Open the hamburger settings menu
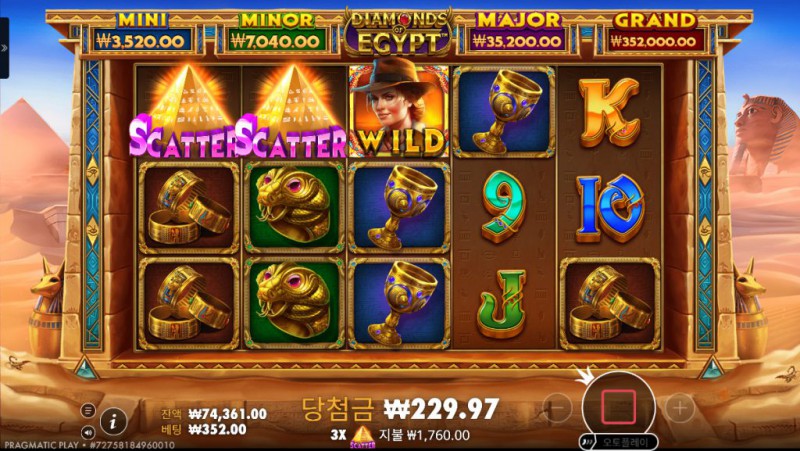Image resolution: width=800 pixels, height=451 pixels. pyautogui.click(x=88, y=410)
